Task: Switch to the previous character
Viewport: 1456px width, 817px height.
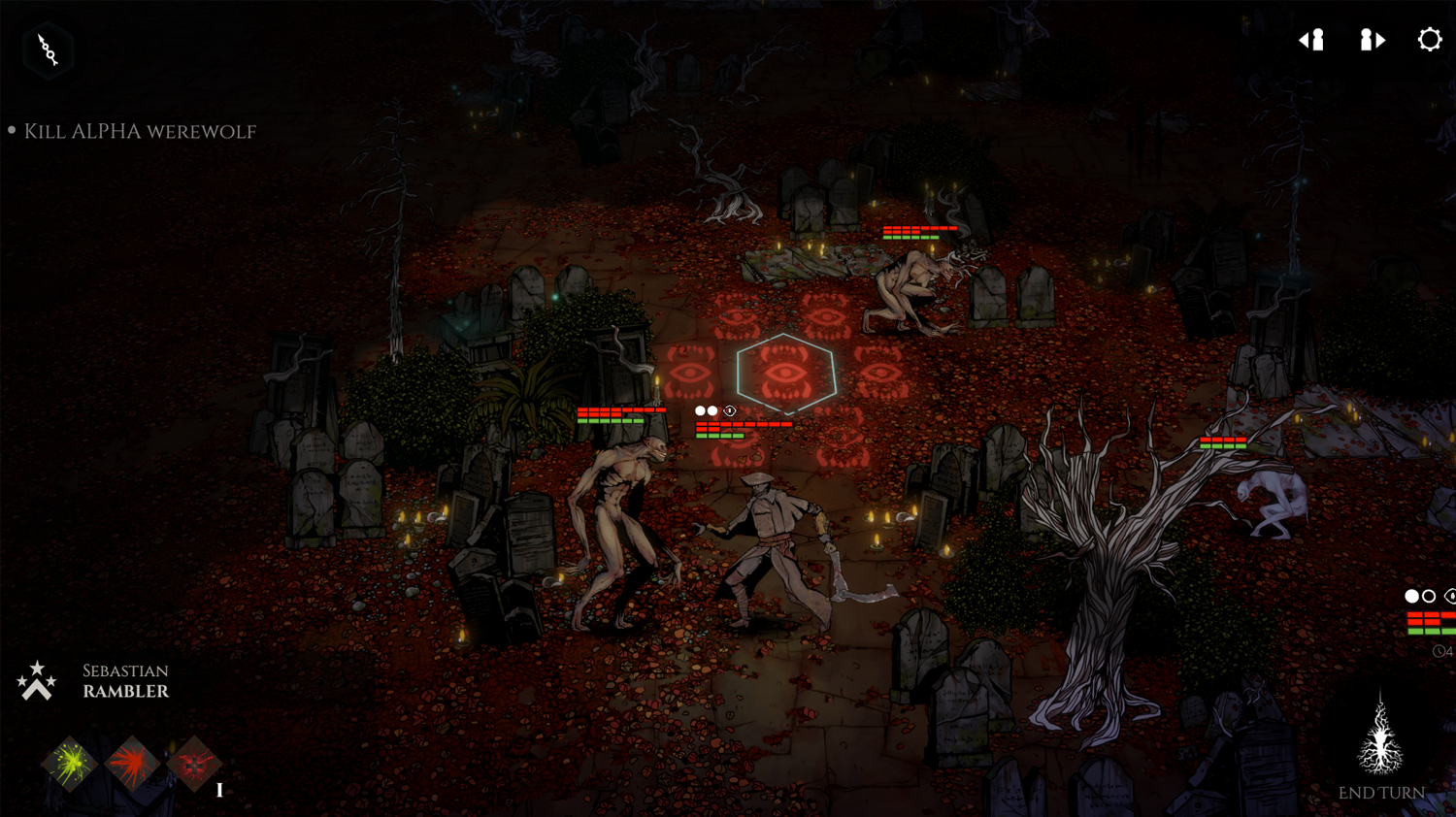Action: coord(1312,40)
